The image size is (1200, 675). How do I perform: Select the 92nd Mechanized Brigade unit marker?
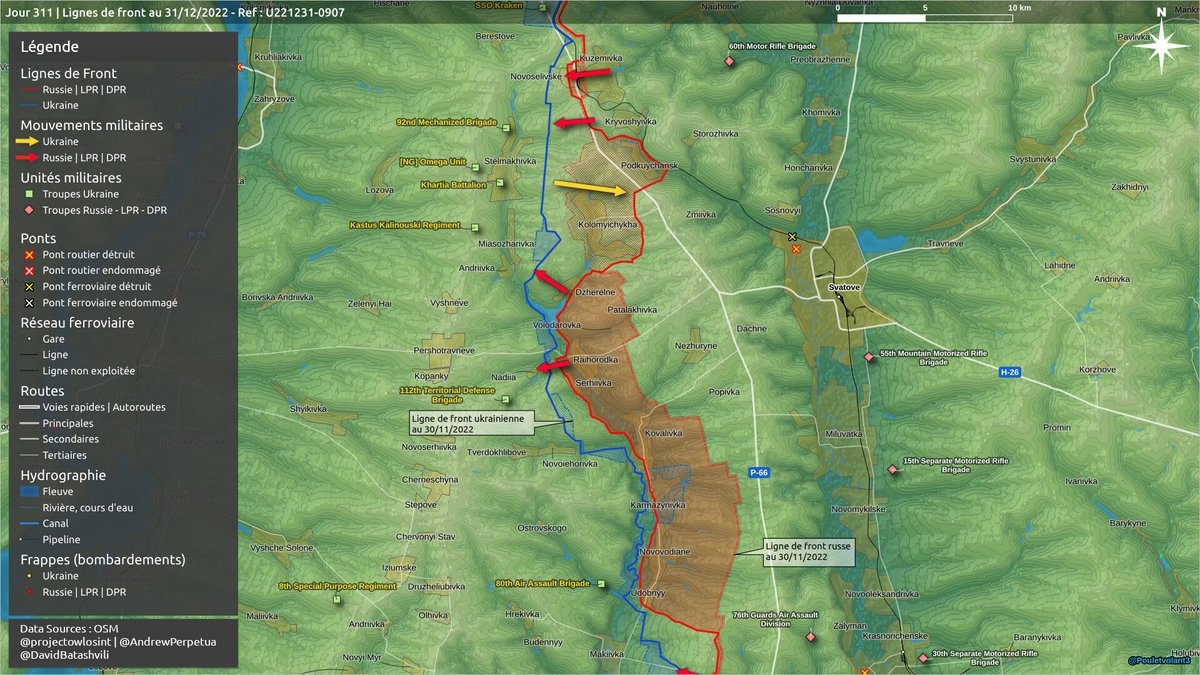(506, 128)
